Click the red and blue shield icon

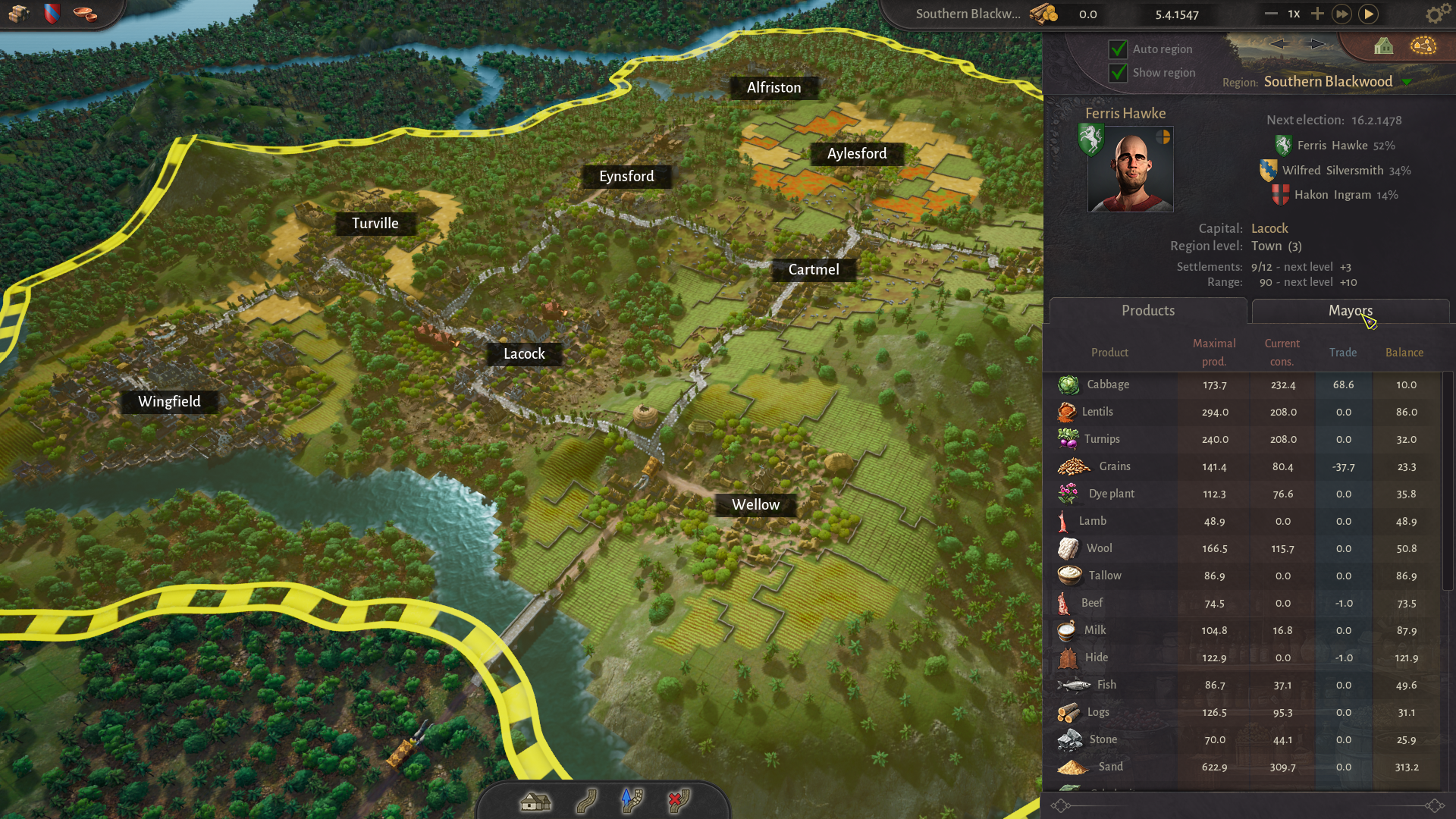pyautogui.click(x=52, y=14)
